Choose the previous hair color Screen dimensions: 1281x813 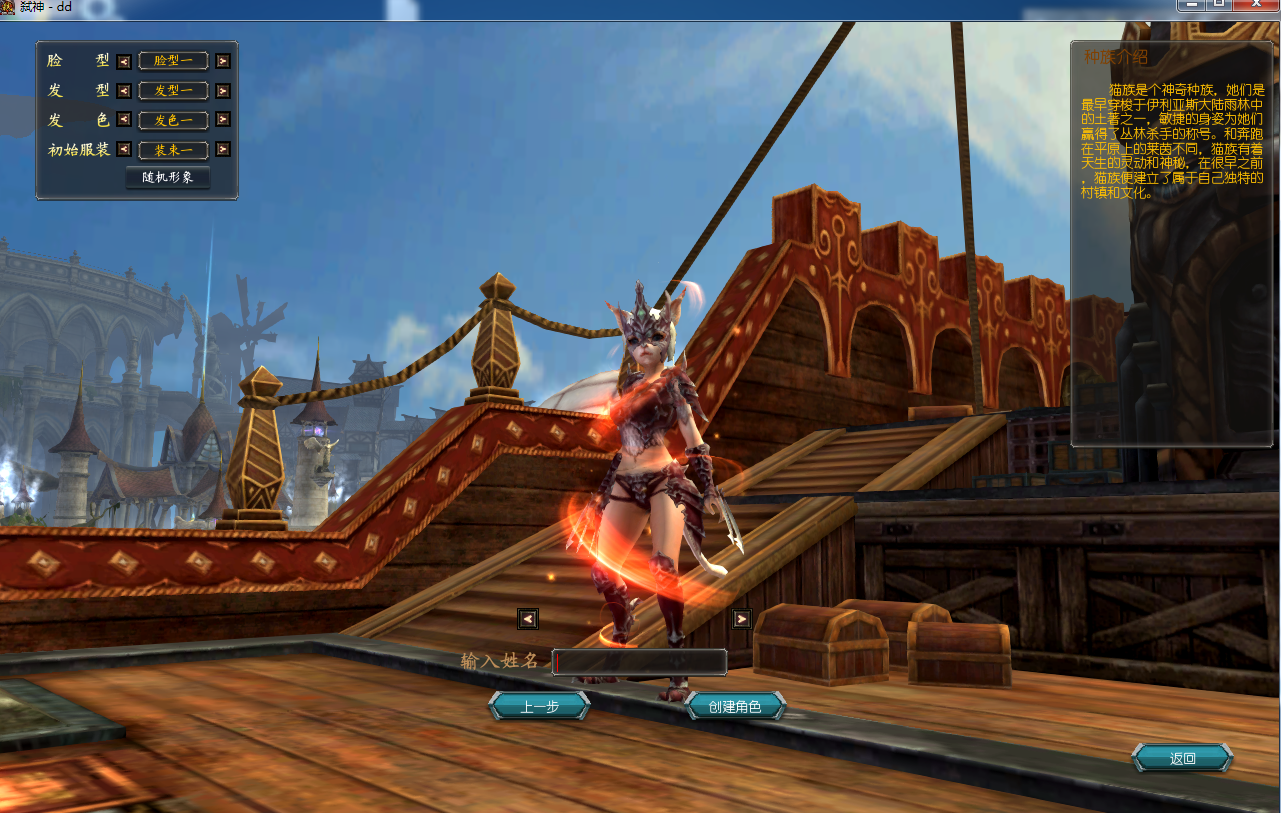tap(124, 120)
